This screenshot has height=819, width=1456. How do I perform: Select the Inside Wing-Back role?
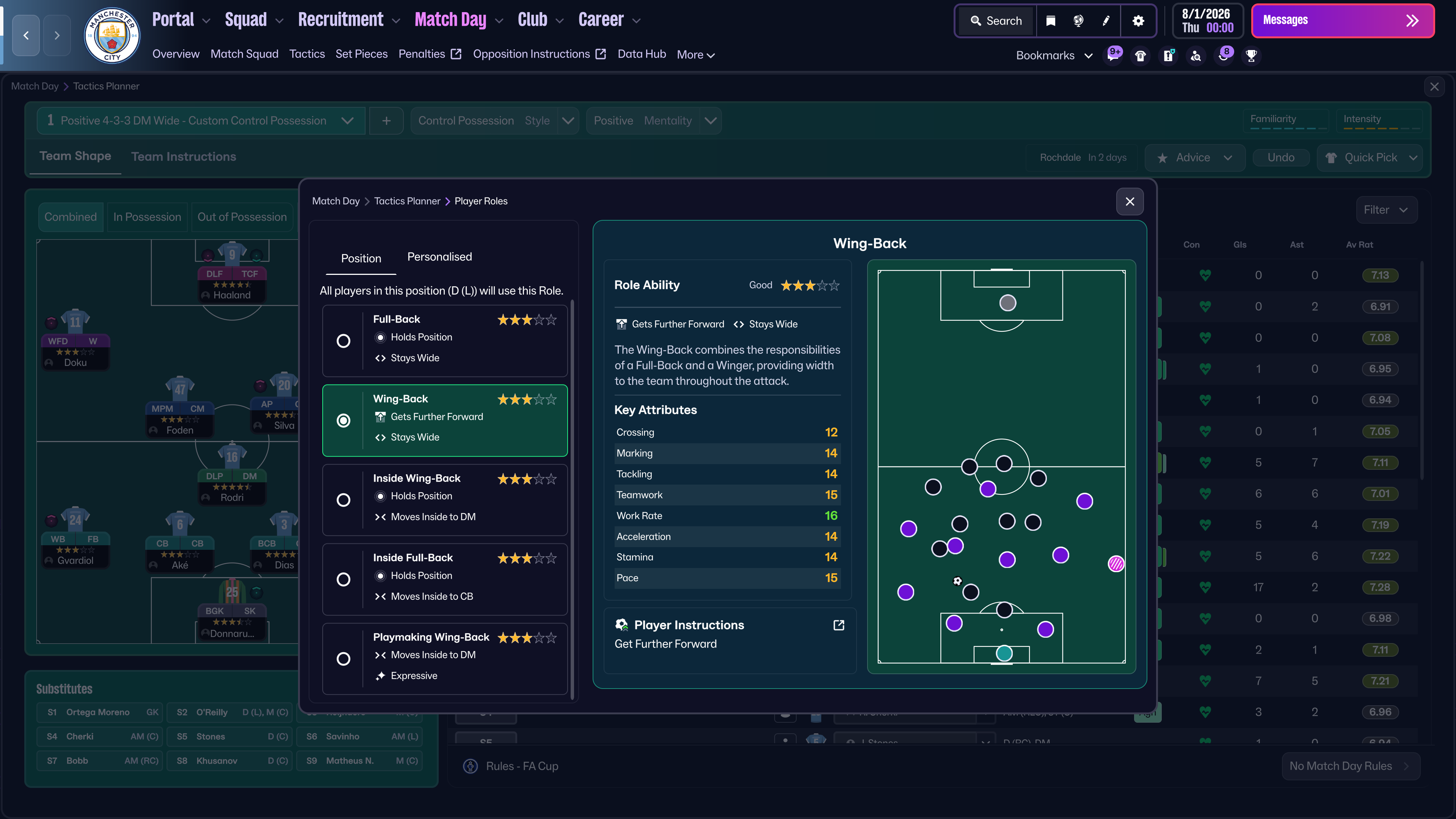tap(343, 500)
